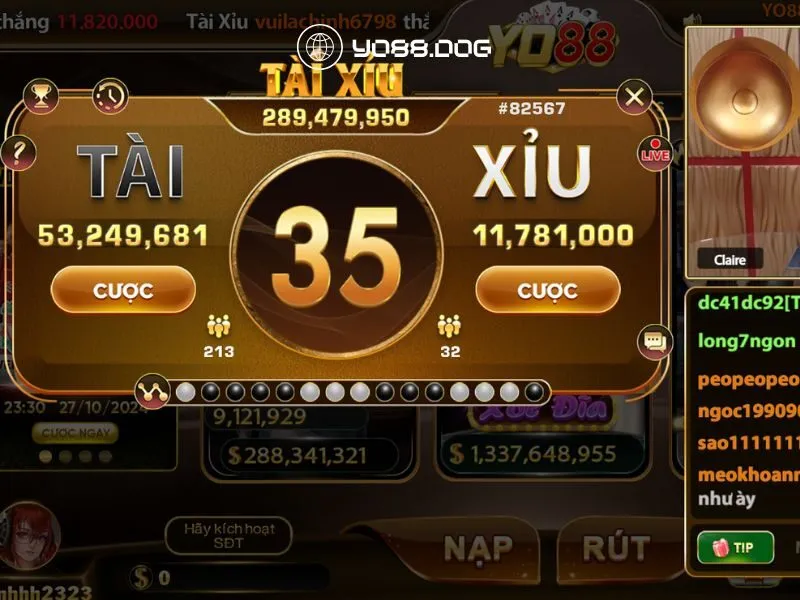Screen dimensions: 800x600
Task: Send a TIP to the dealer
Action: click(735, 547)
